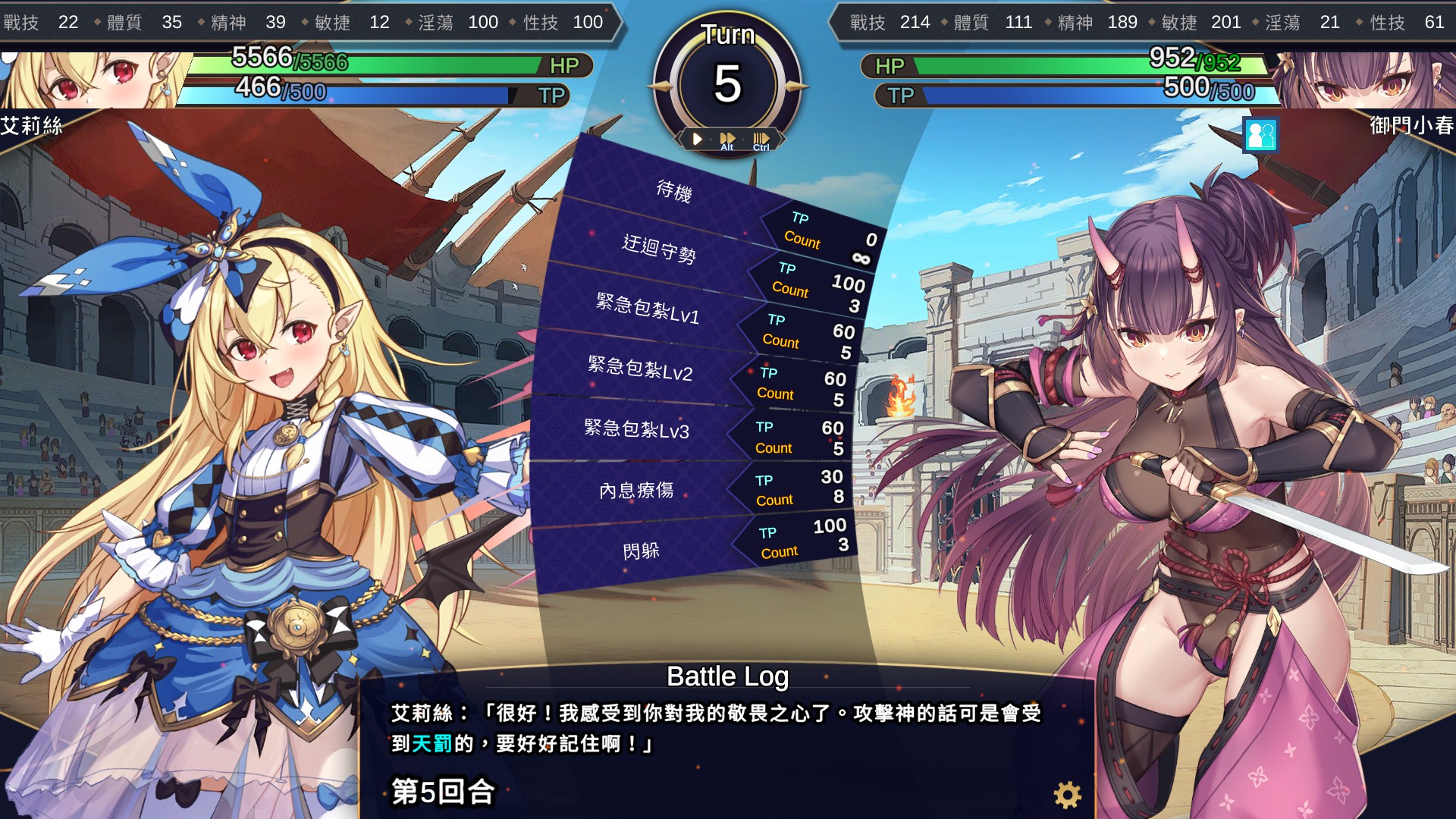
Task: Choose the 迂迴守勢 skill
Action: (x=658, y=249)
